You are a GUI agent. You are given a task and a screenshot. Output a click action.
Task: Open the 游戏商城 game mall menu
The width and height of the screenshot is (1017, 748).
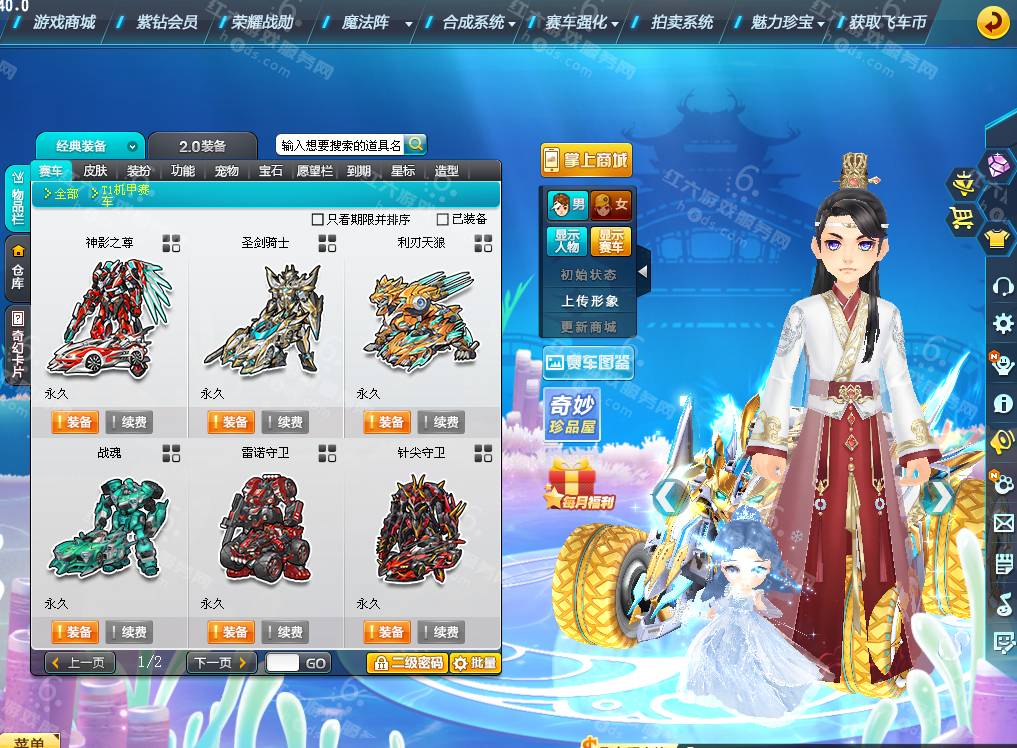point(64,21)
